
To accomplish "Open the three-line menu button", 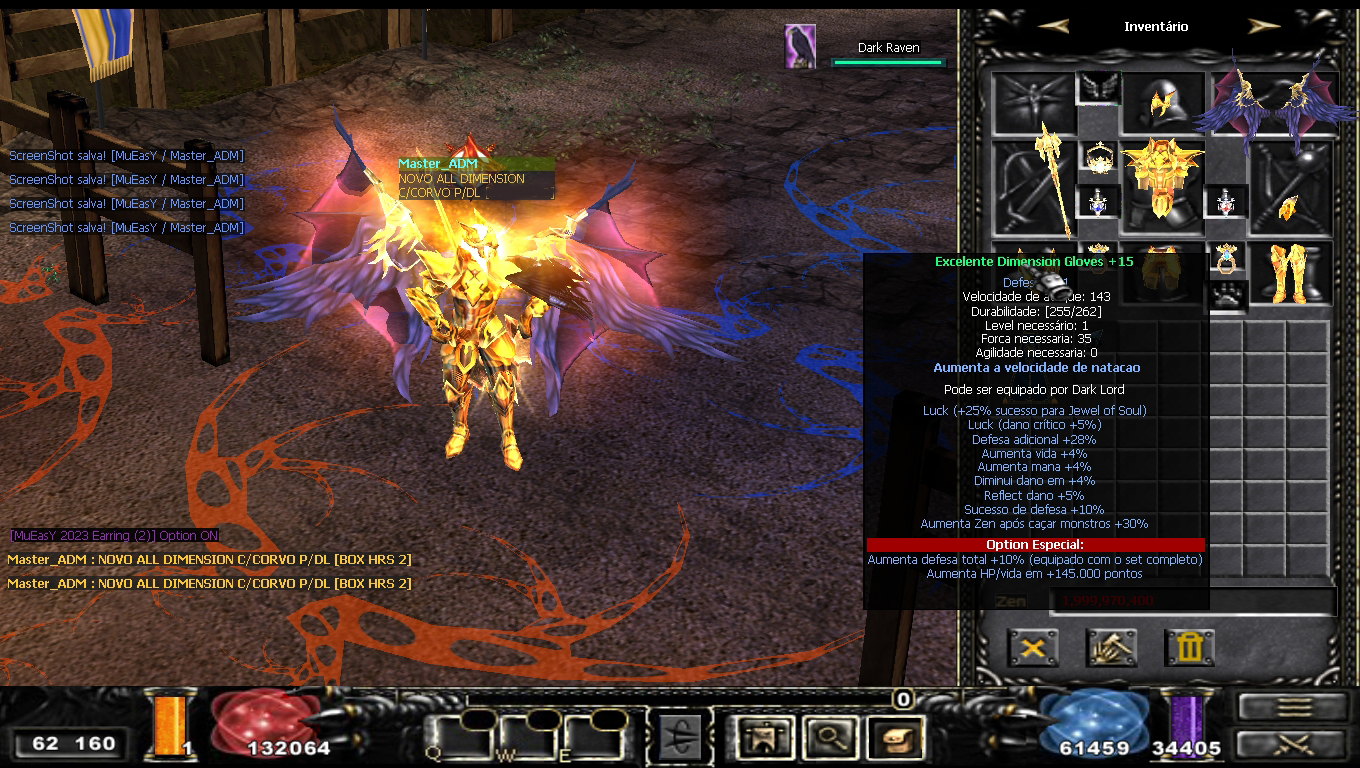I will click(1294, 707).
